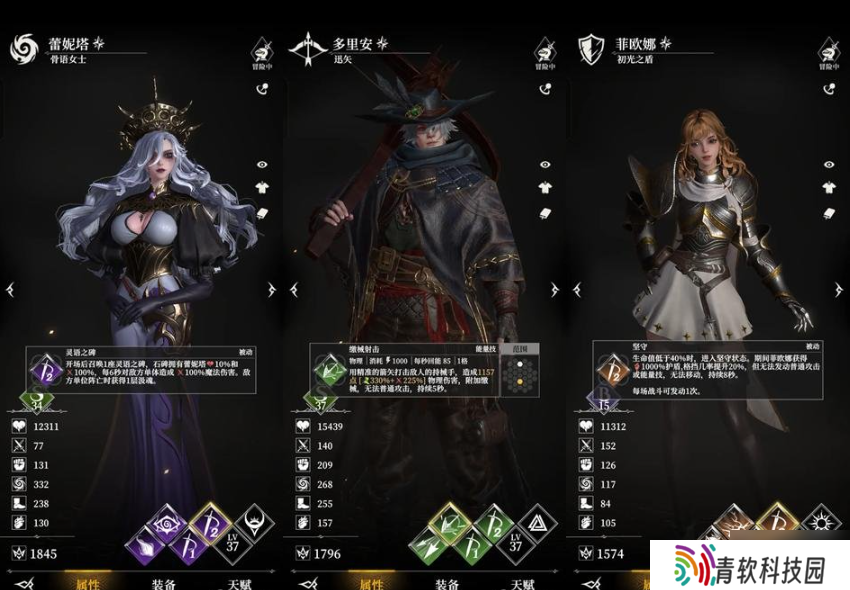Select 多里安's triangle emblem skill diamond
850x590 pixels.
[538, 522]
